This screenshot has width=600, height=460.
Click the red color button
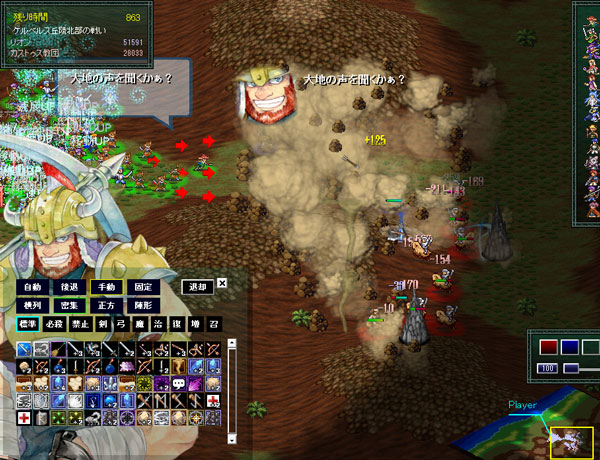click(x=547, y=347)
